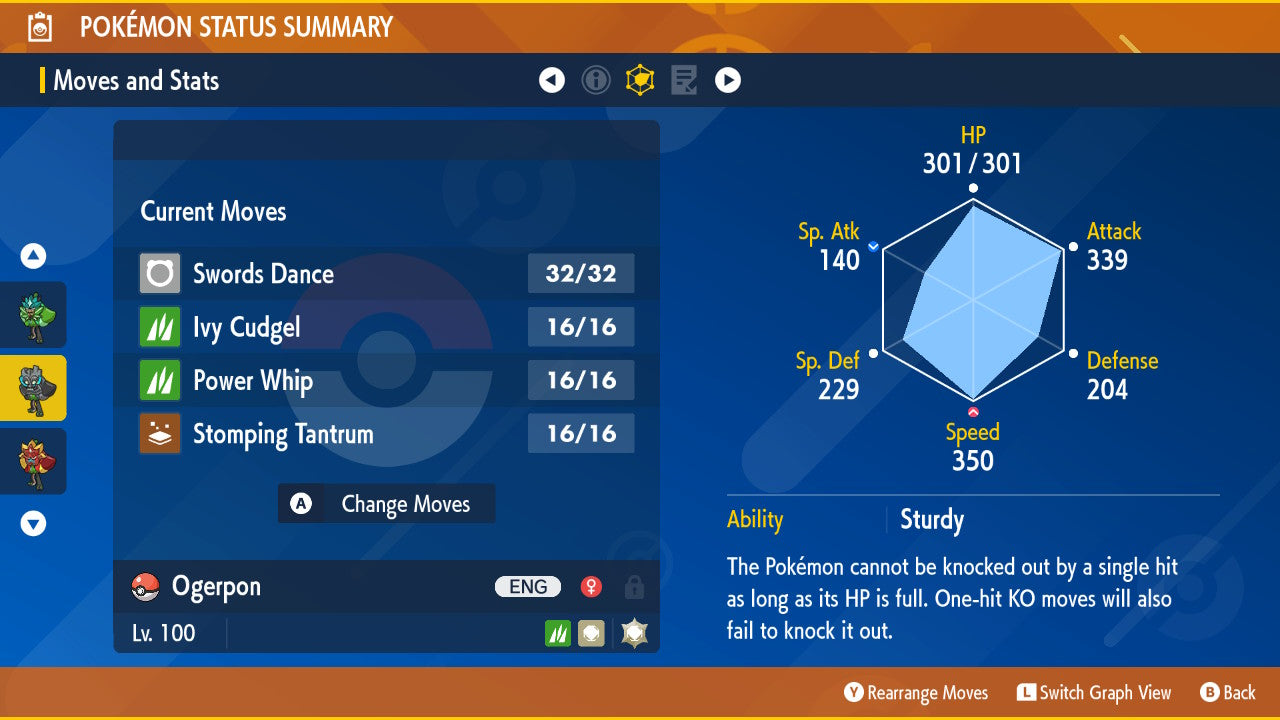Select the Power Whip move
The image size is (1280, 720).
coord(386,381)
